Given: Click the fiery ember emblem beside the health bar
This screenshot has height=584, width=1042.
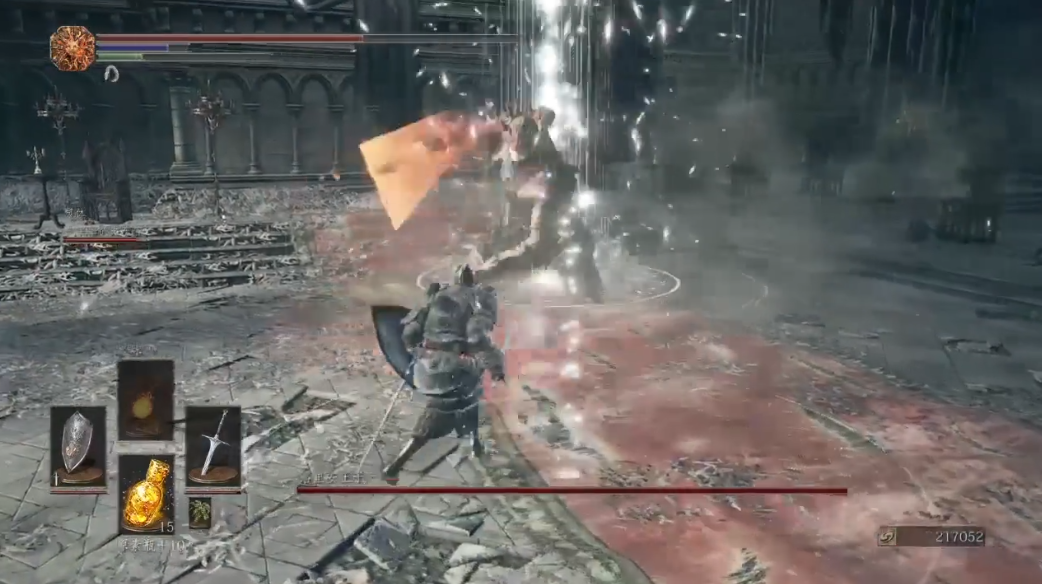Looking at the screenshot, I should (x=73, y=48).
